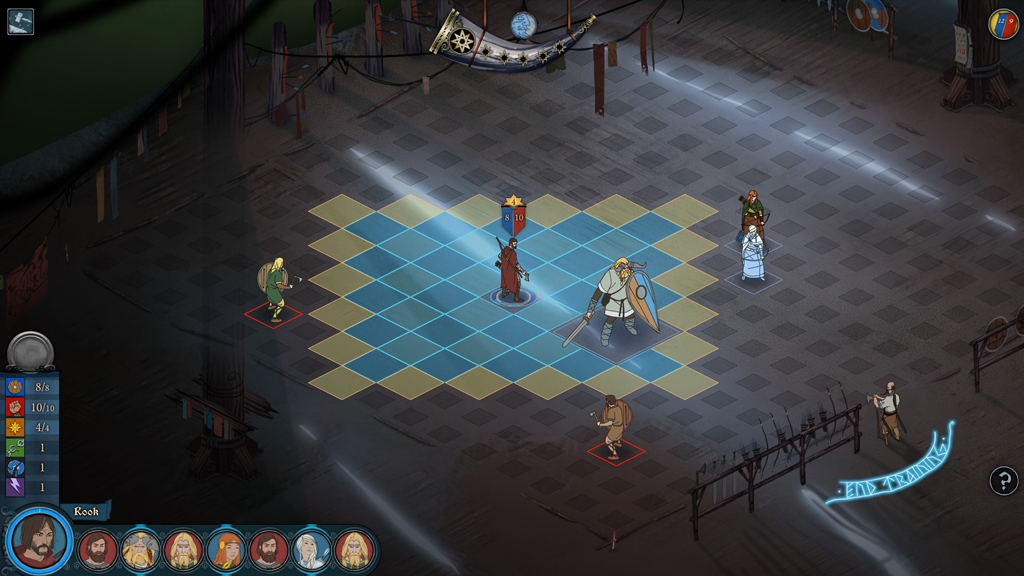1024x576 pixels.
Task: Choose the horned-helmet varl portrait in turn order
Action: [140, 549]
